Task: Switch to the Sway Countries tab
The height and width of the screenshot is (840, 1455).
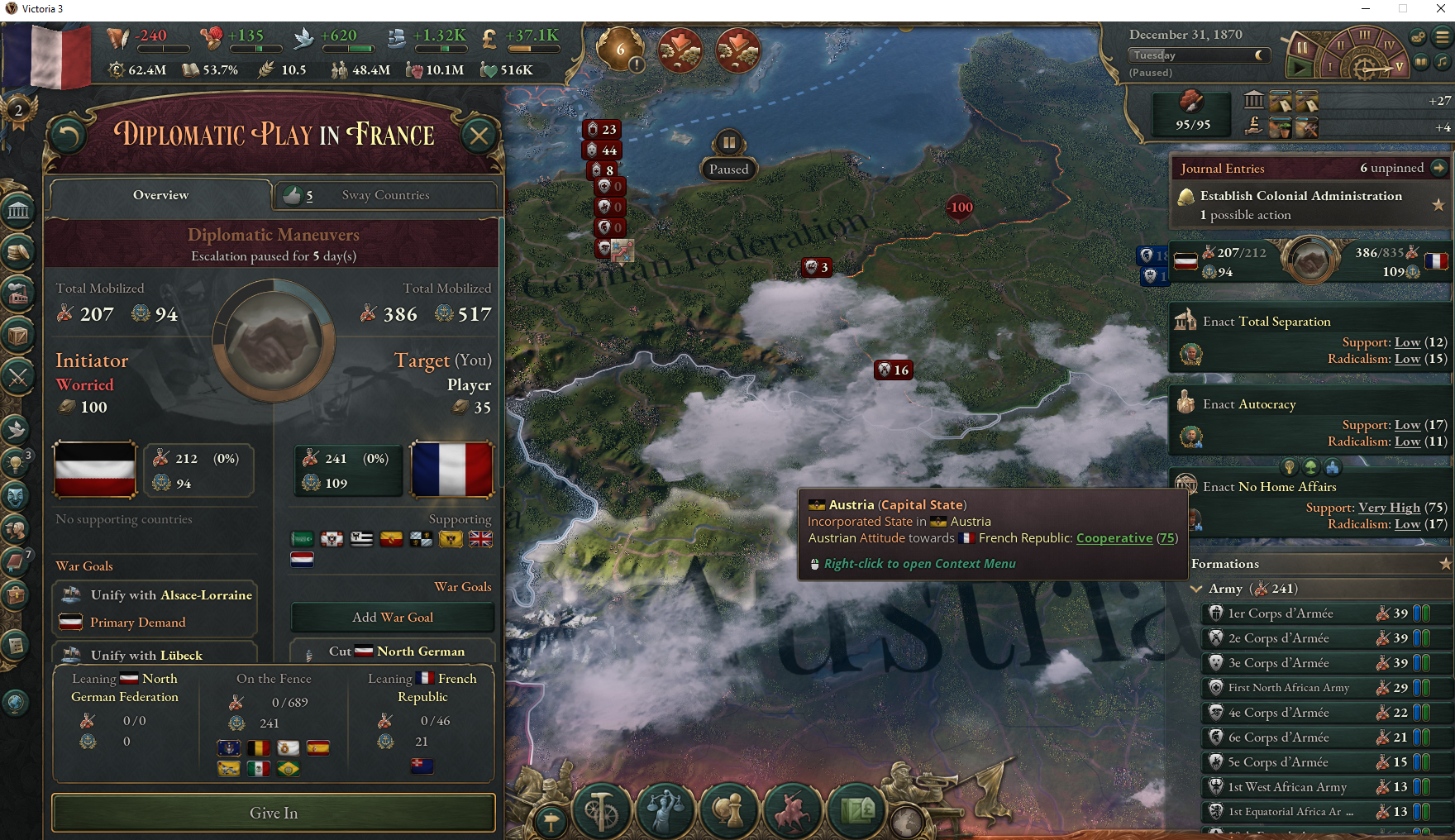Action: coord(384,195)
